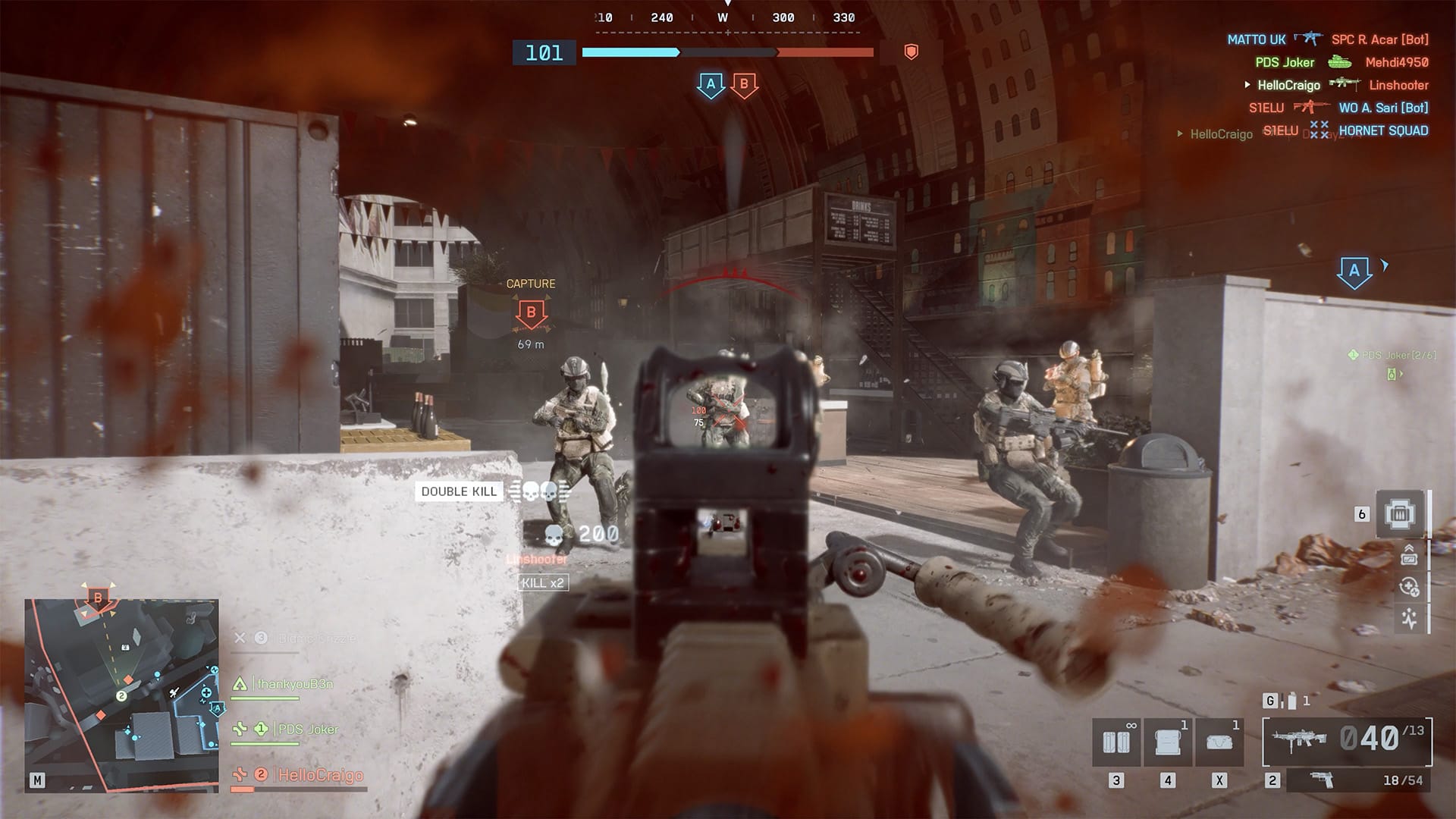Select the throwable in slot X
The image size is (1456, 819).
click(1219, 741)
